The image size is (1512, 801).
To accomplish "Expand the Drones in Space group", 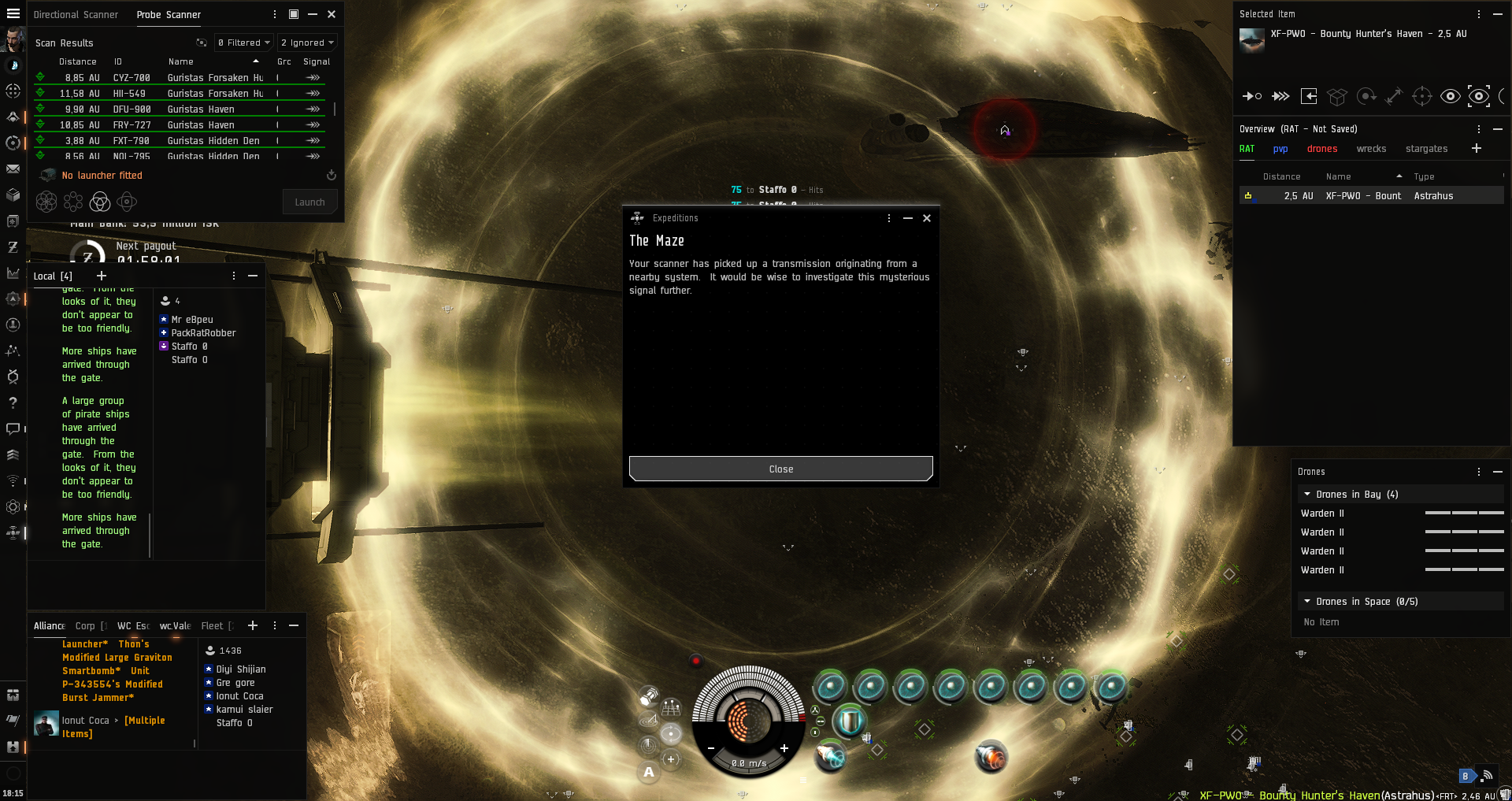I will click(1307, 602).
